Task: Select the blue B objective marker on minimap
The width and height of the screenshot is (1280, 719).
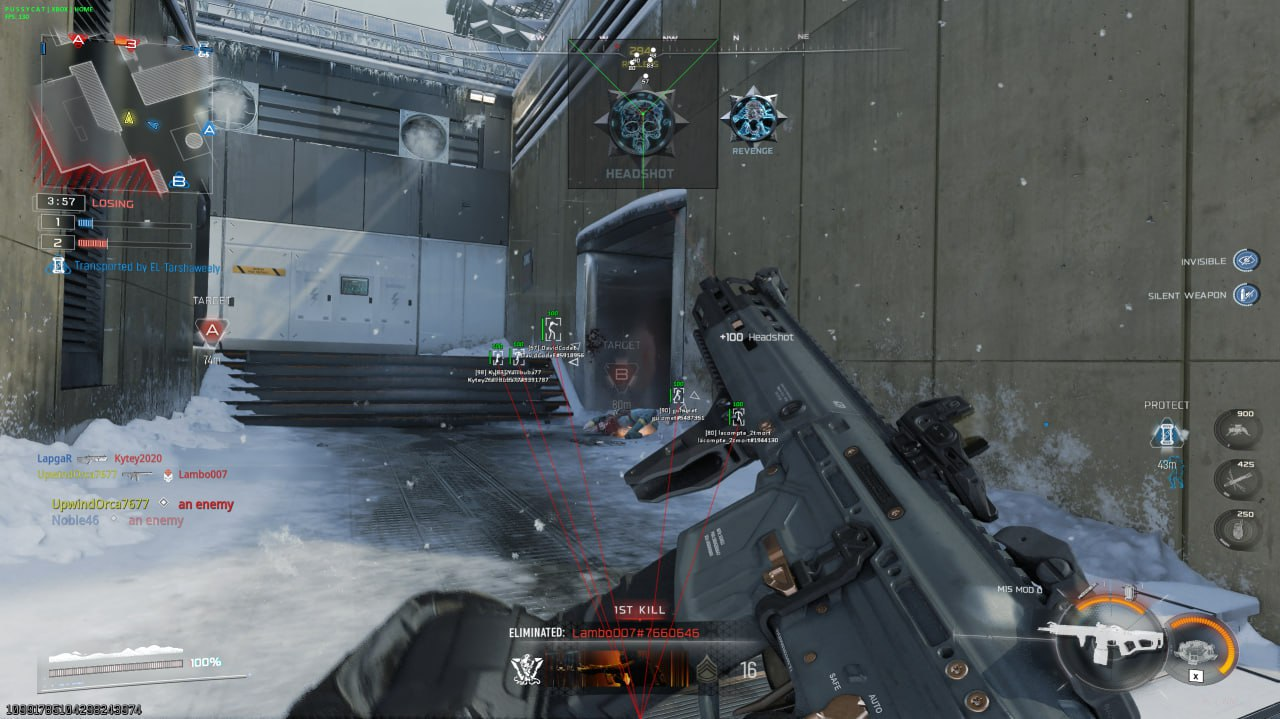Action: 179,181
